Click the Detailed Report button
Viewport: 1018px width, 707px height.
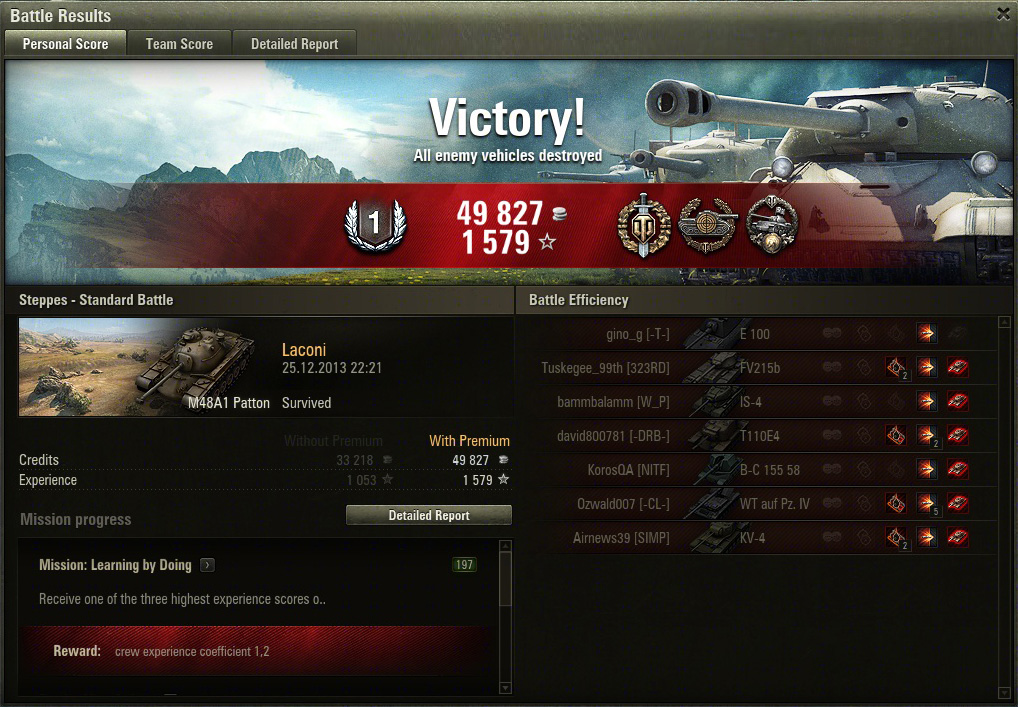pos(428,515)
